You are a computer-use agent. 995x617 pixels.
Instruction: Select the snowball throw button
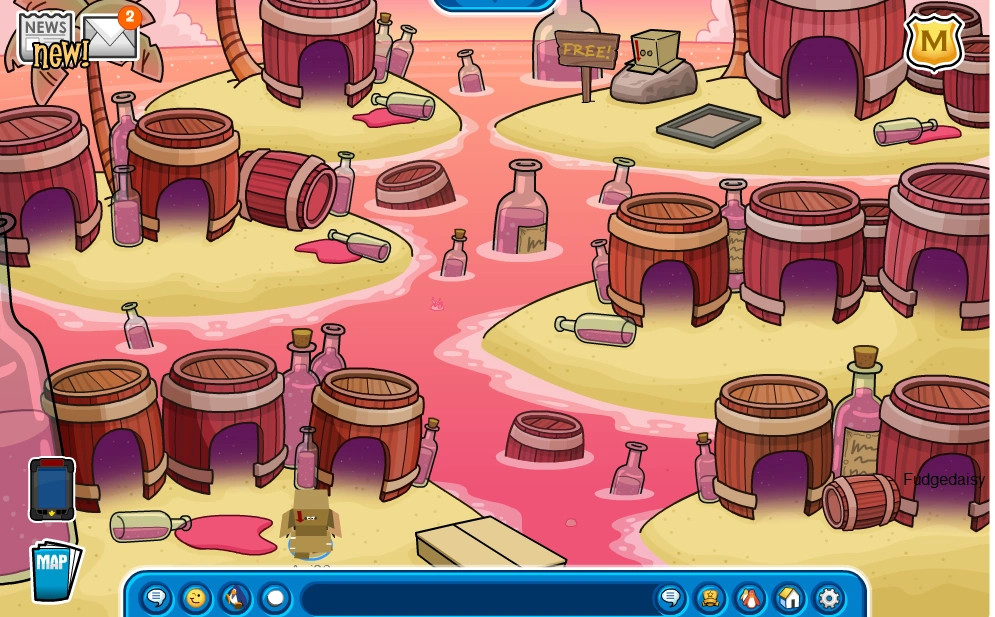[275, 599]
